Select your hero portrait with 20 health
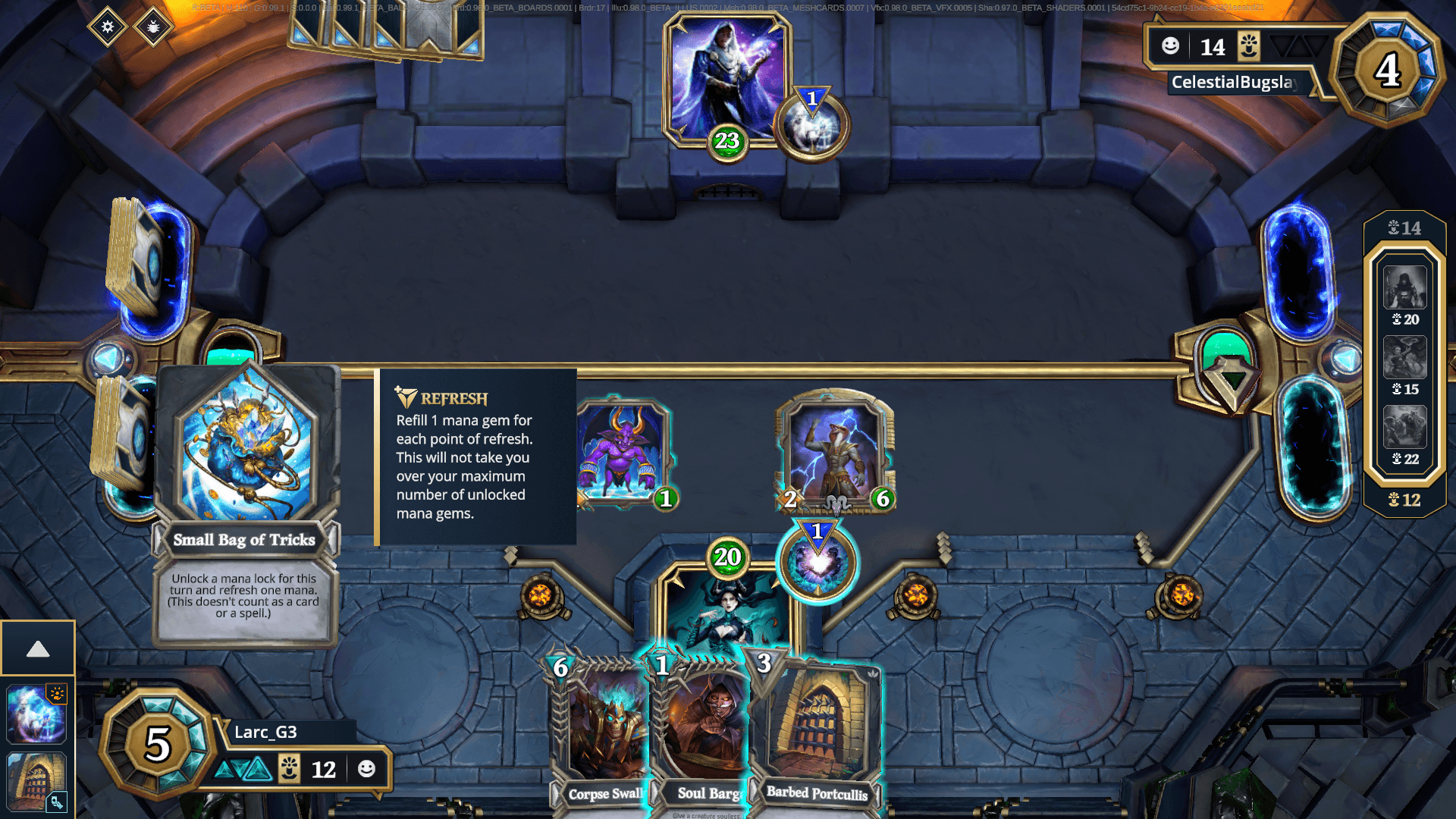The height and width of the screenshot is (819, 1456). 726,607
